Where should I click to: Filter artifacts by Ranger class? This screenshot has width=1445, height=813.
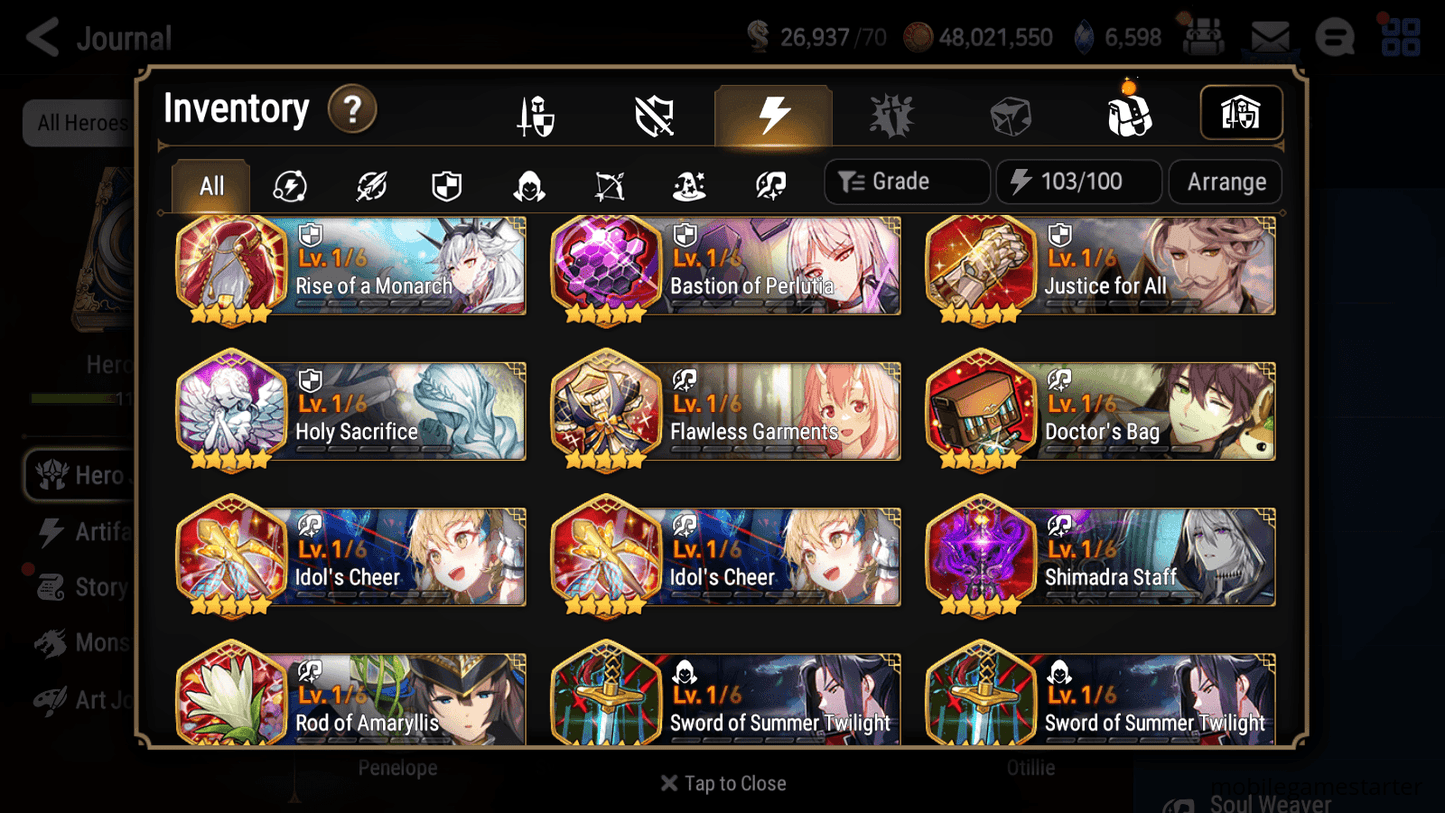(x=609, y=182)
